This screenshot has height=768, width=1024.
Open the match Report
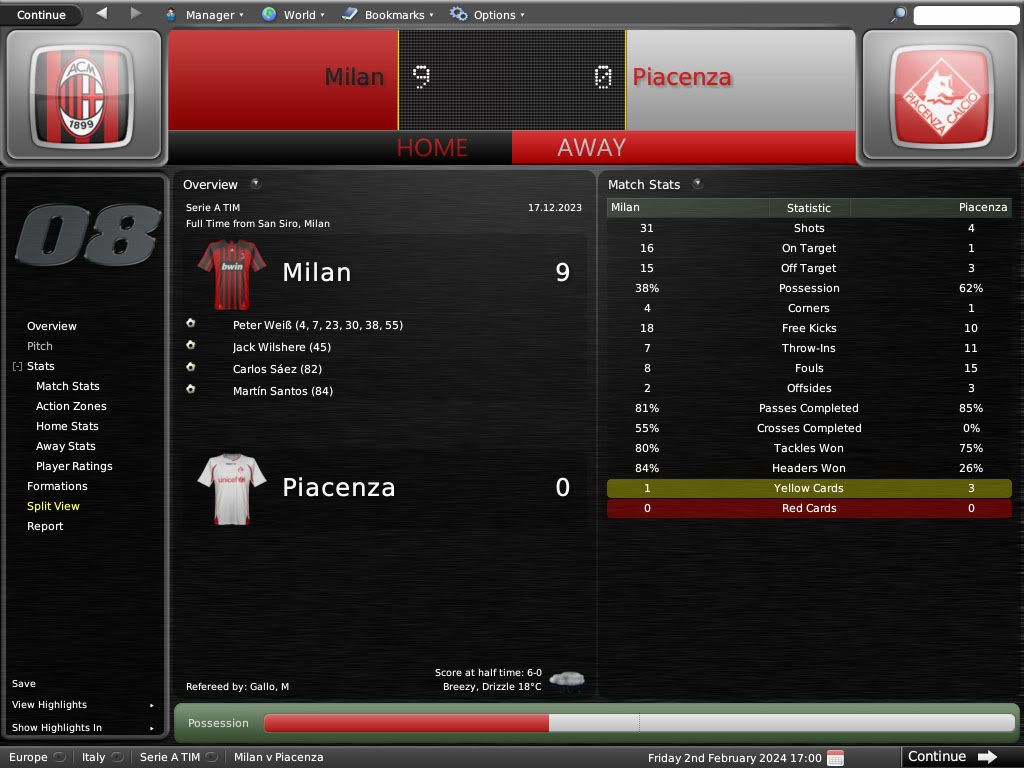(x=45, y=526)
